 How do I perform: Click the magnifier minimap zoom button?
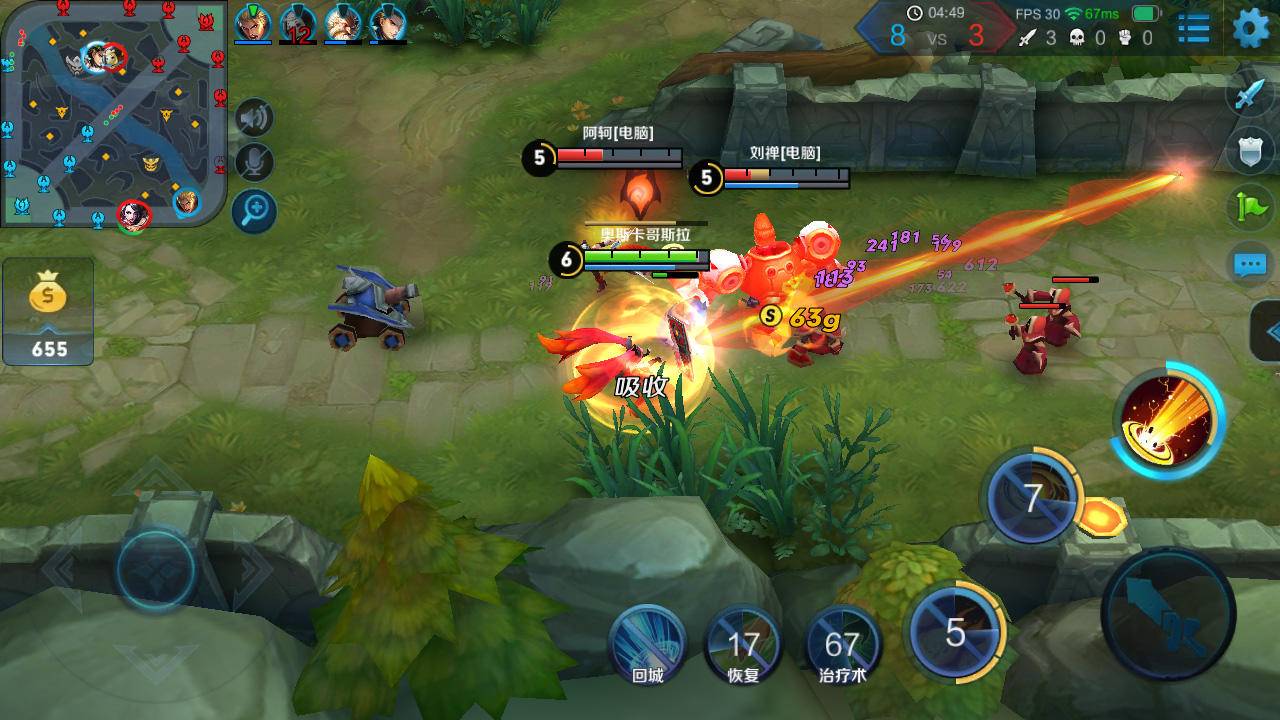pos(254,210)
